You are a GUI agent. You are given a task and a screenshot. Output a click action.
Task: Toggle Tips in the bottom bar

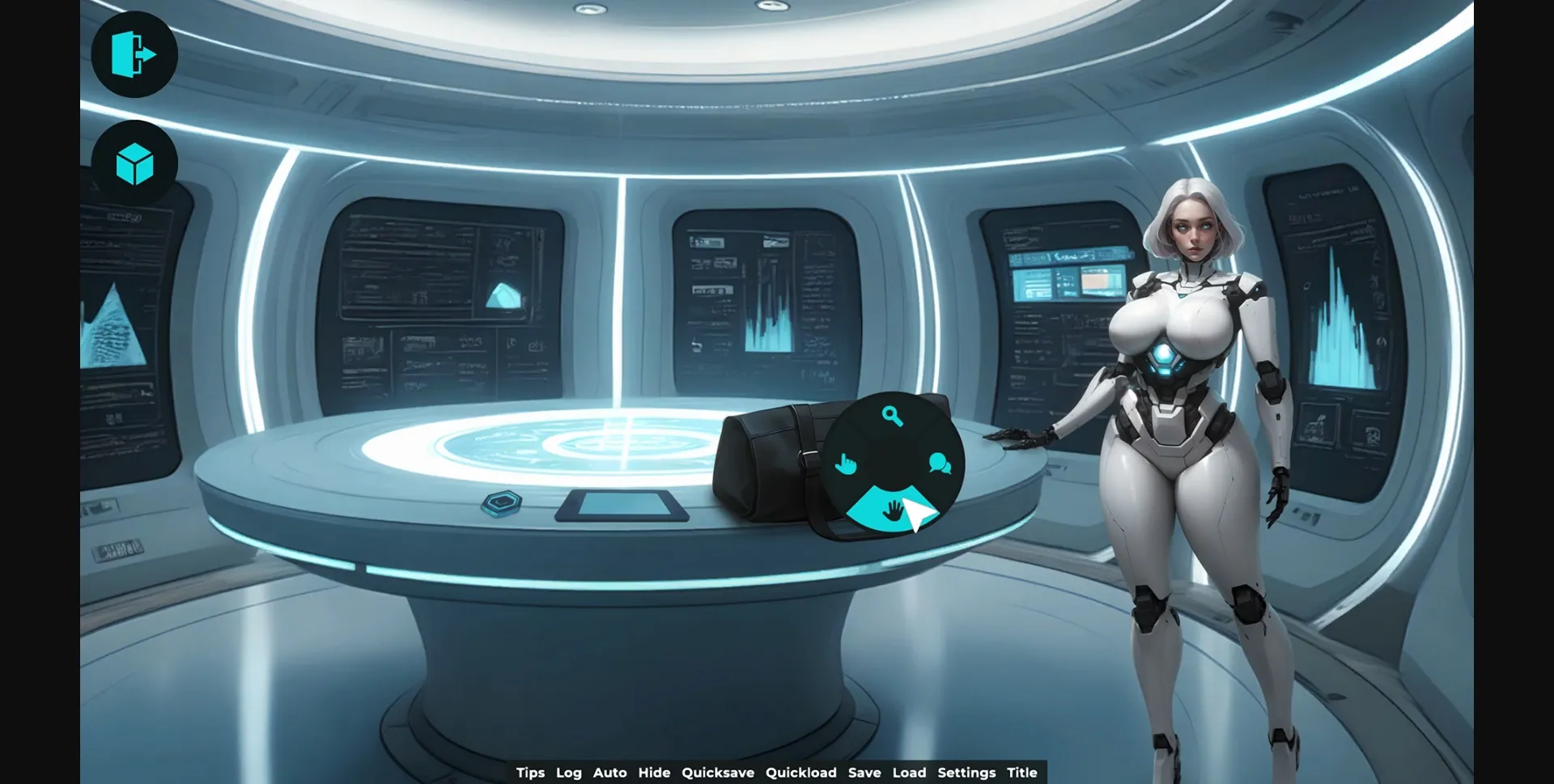531,773
